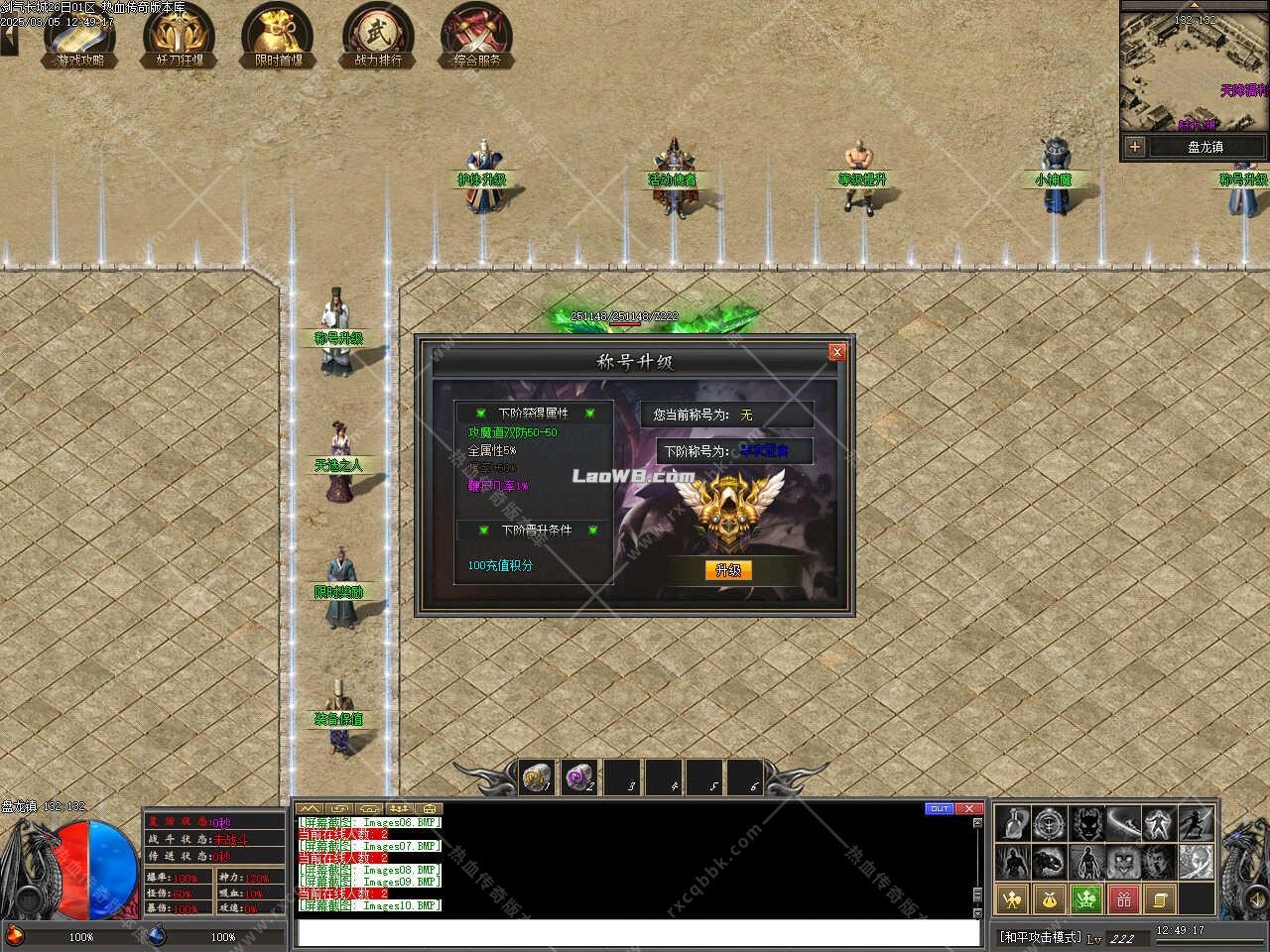This screenshot has width=1270, height=952.
Task: Click the blue OUT button on chat
Action: click(940, 809)
